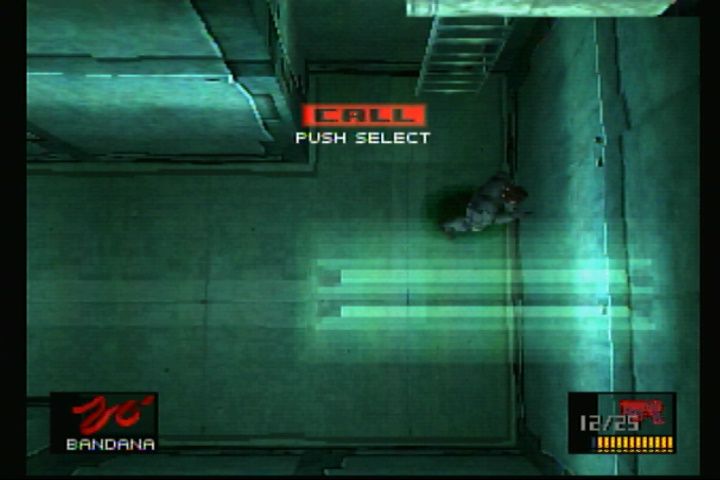Answer the red CALL indicator
The image size is (720, 480).
[x=364, y=115]
